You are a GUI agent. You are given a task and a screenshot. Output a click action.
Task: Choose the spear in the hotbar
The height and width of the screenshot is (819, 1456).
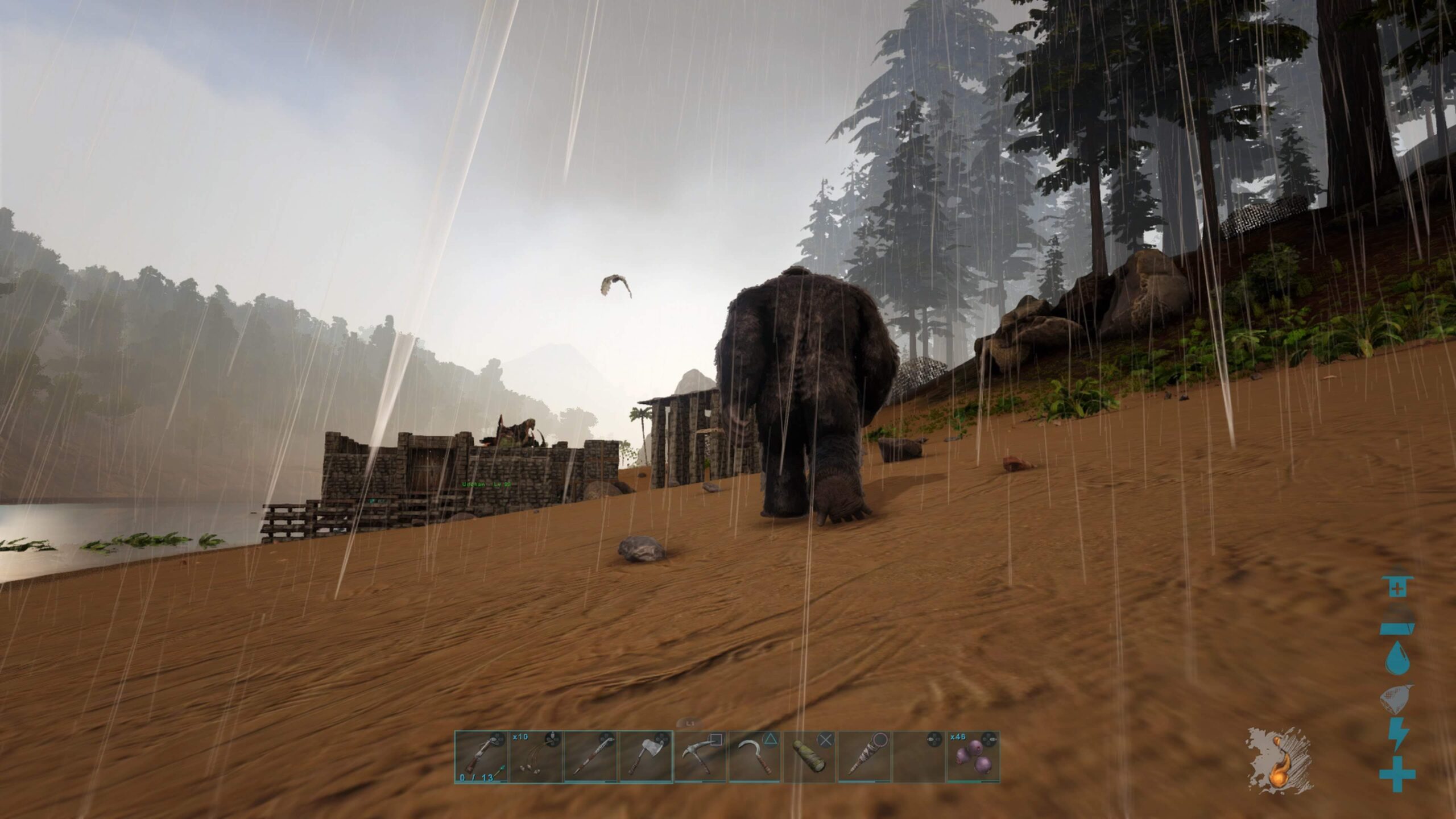tap(590, 756)
